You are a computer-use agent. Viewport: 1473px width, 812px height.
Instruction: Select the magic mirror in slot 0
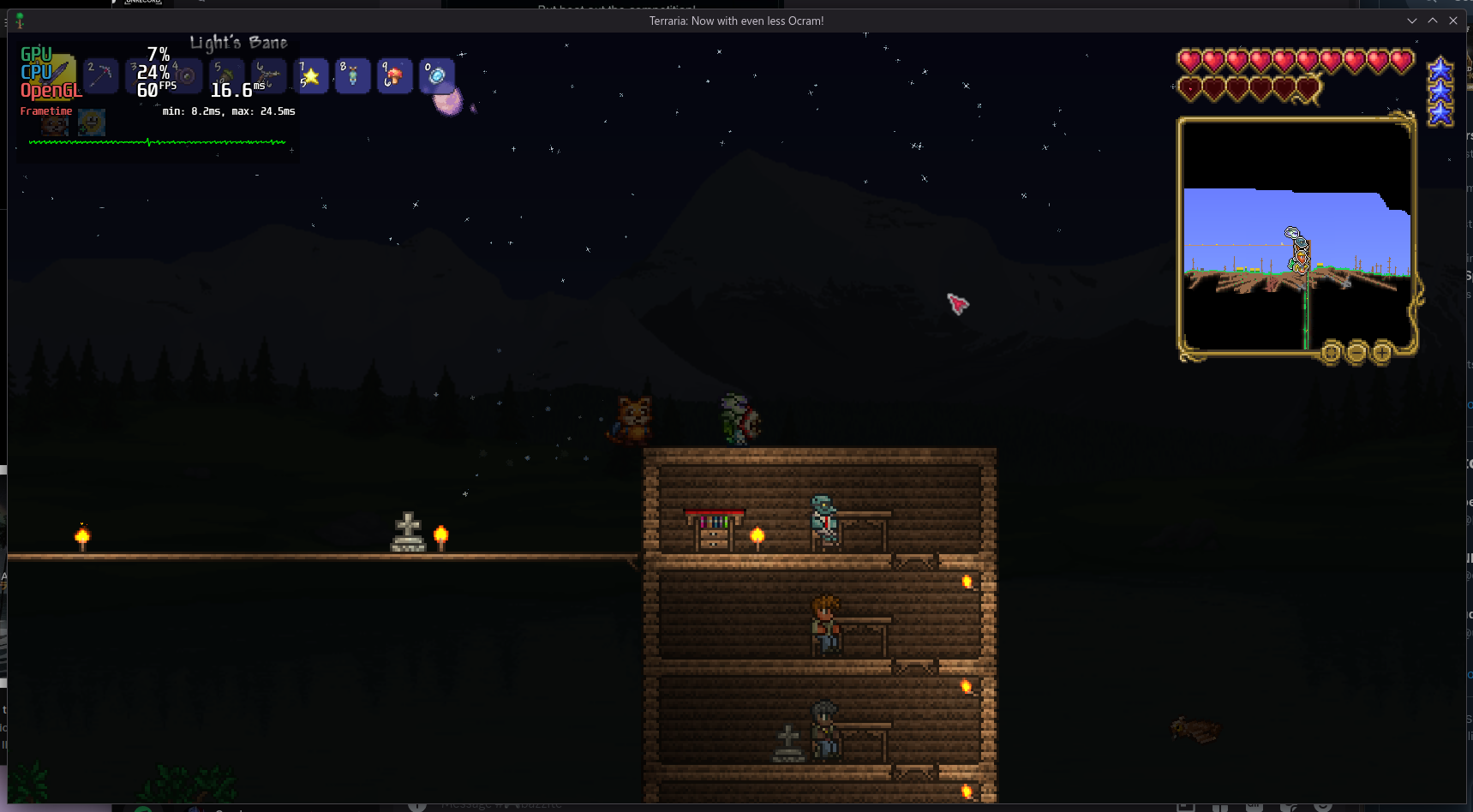click(x=437, y=75)
